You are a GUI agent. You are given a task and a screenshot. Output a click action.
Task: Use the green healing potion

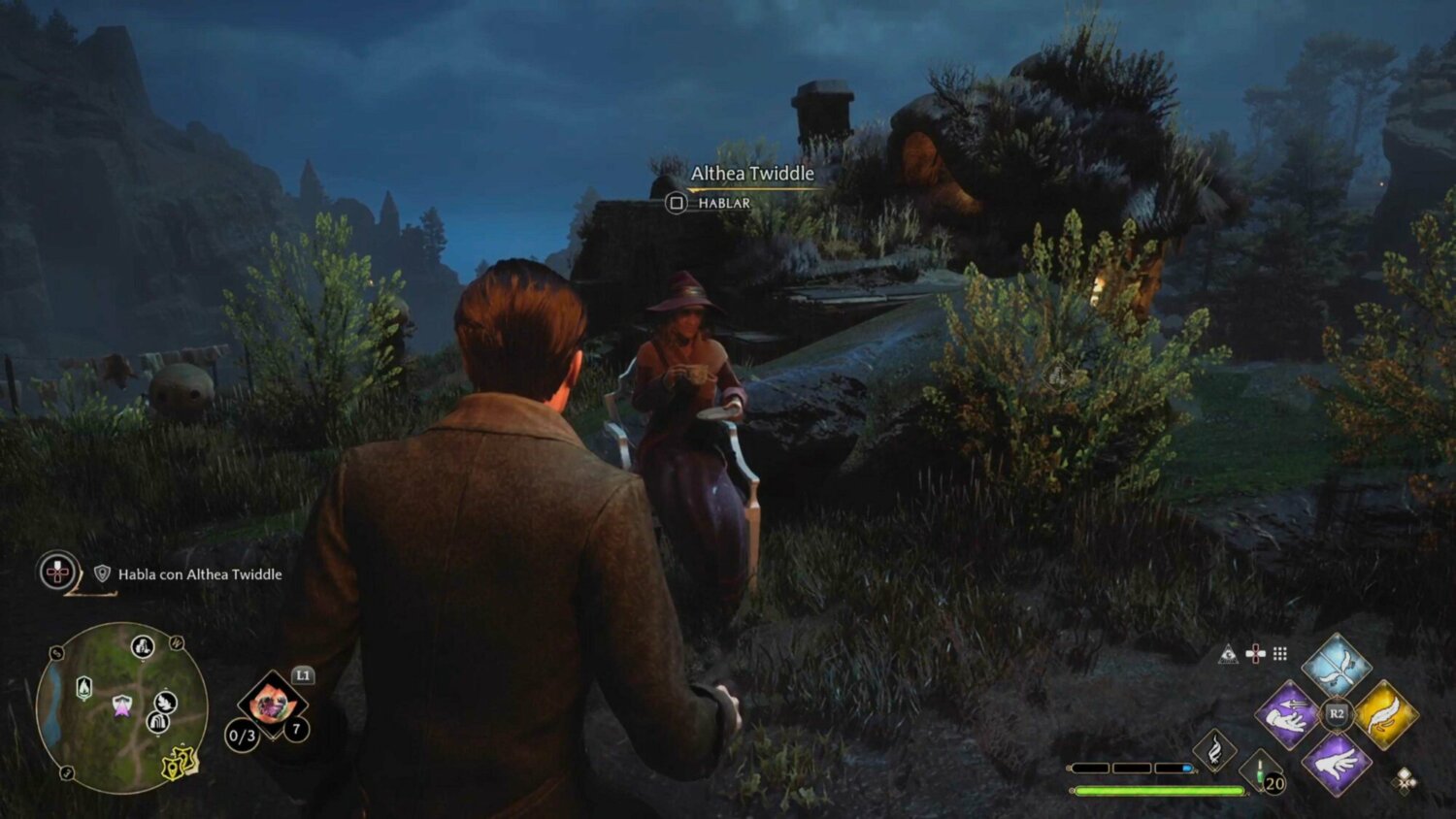point(1261,773)
